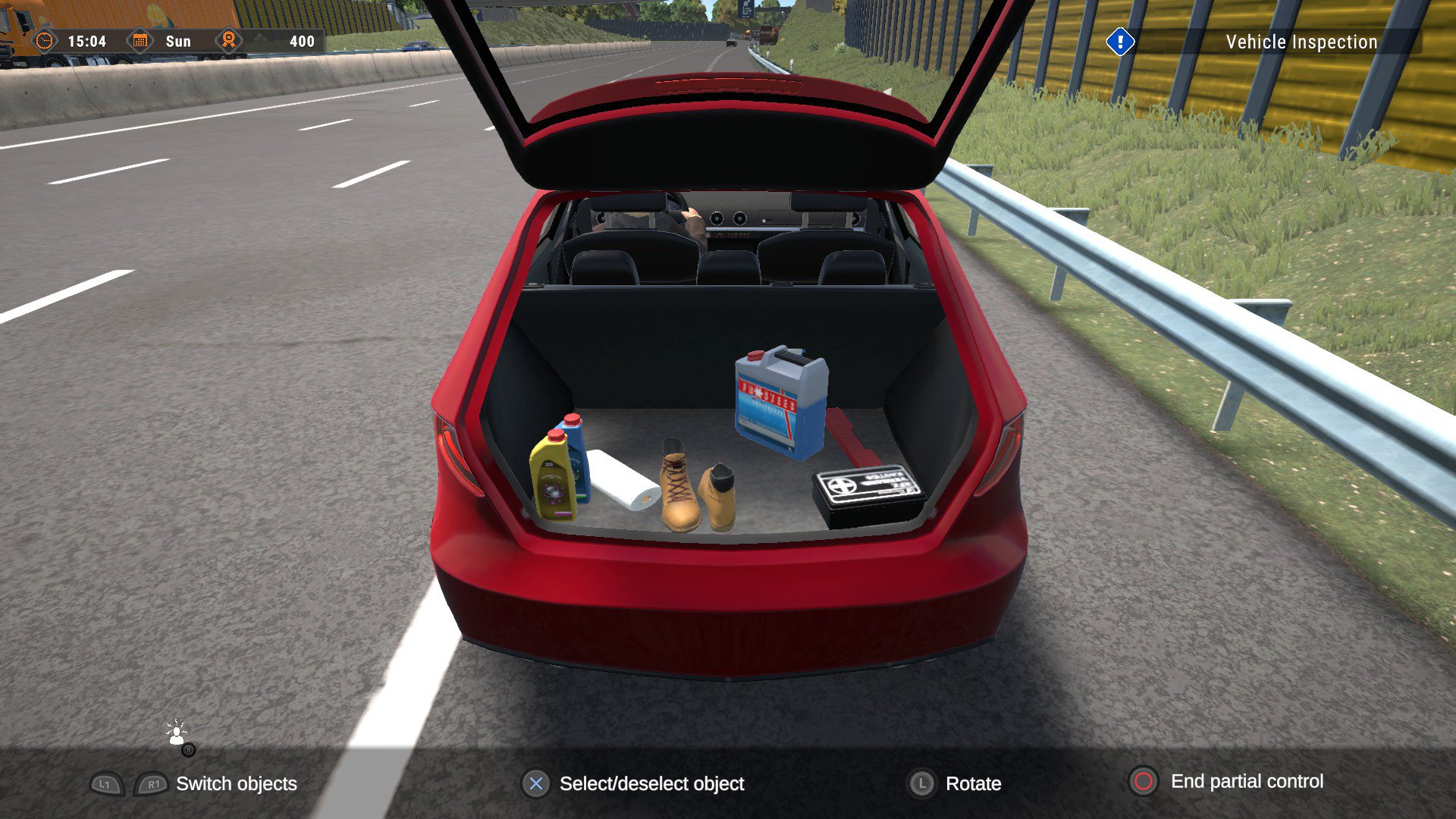Click End partial control
This screenshot has height=819, width=1456.
(1247, 783)
